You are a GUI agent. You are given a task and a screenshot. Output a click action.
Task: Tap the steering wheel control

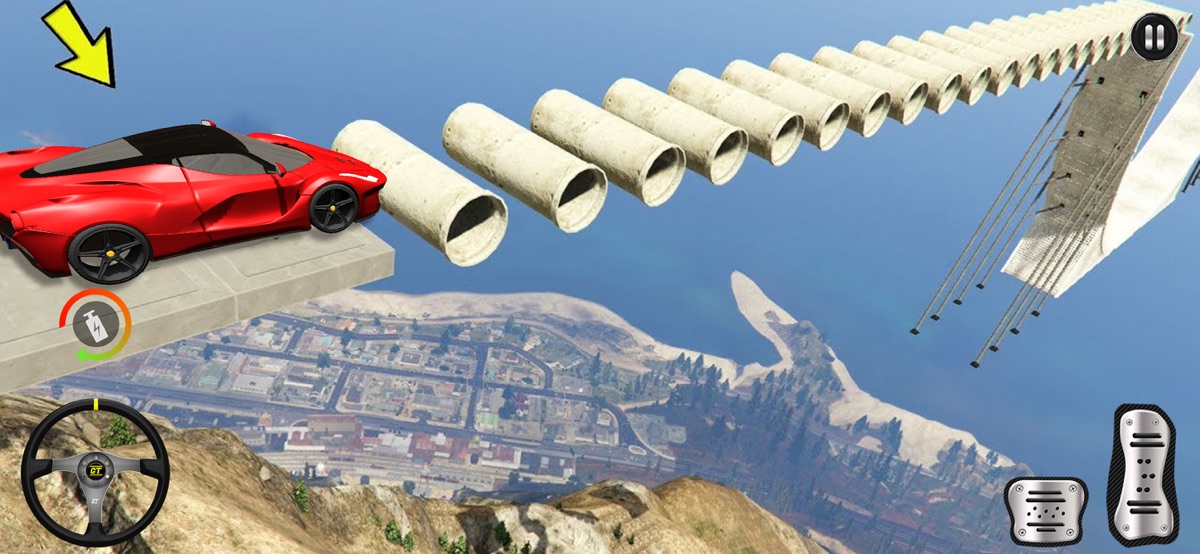95,472
